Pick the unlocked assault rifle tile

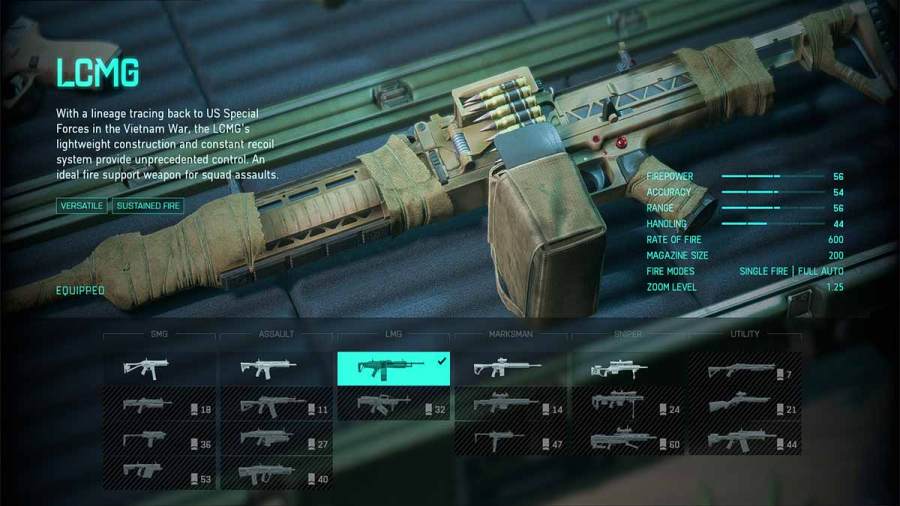(276, 368)
